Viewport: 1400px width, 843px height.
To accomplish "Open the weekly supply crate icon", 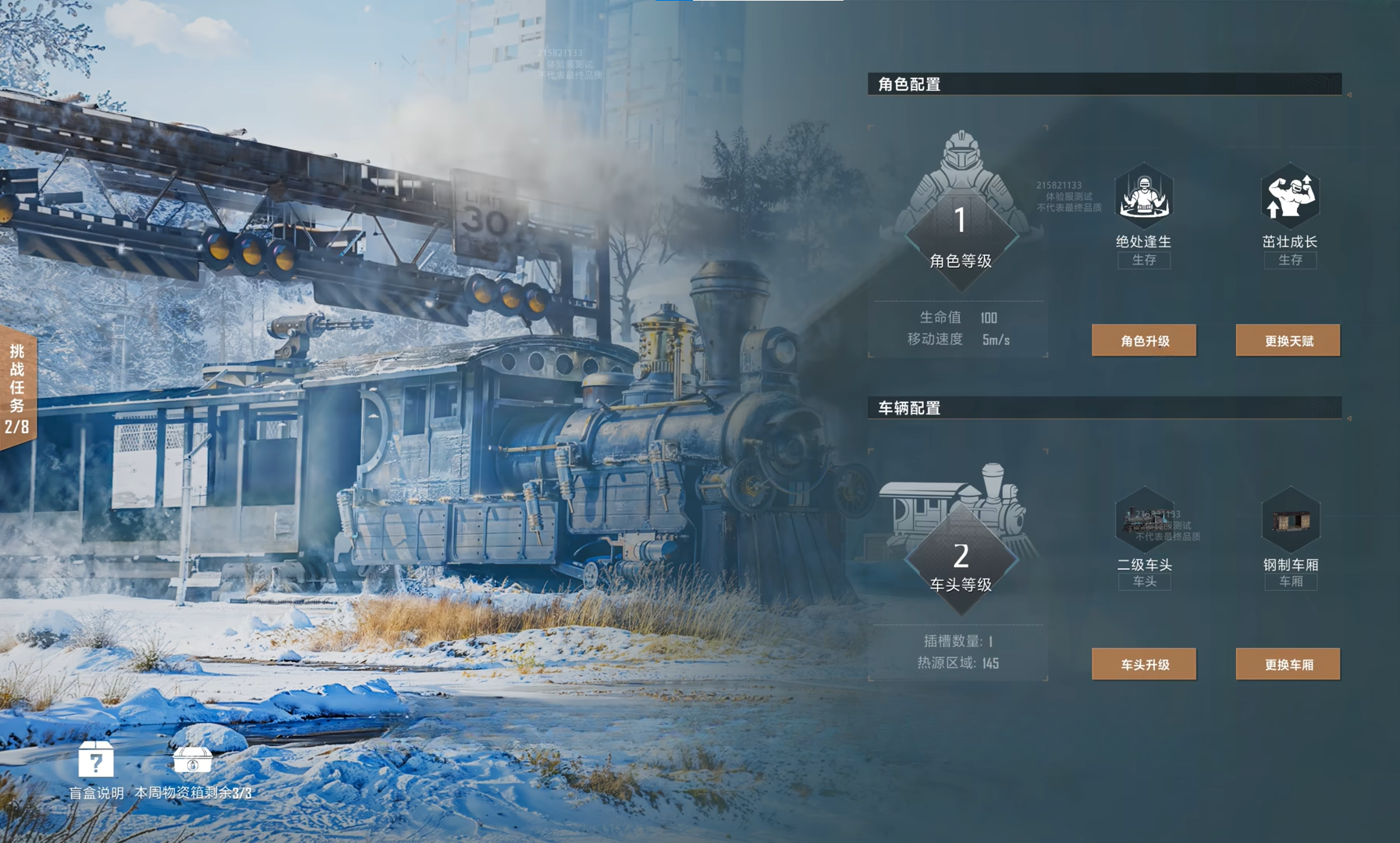I will click(x=192, y=759).
